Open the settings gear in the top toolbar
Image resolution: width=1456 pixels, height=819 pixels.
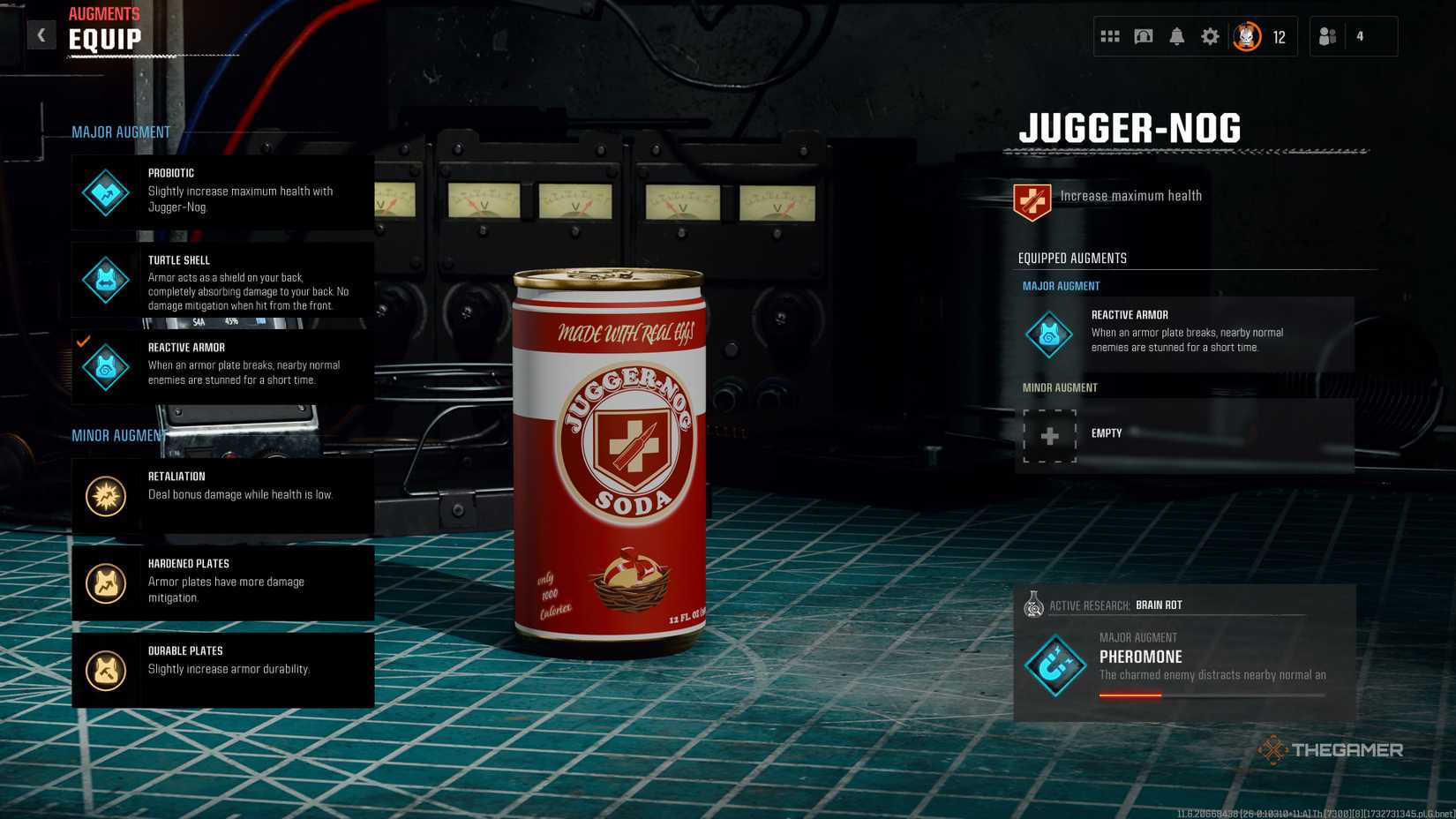click(x=1210, y=36)
